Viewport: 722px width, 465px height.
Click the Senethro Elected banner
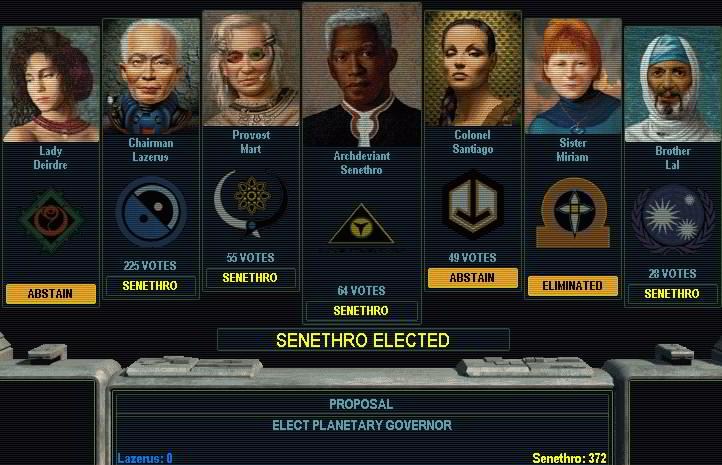[363, 340]
